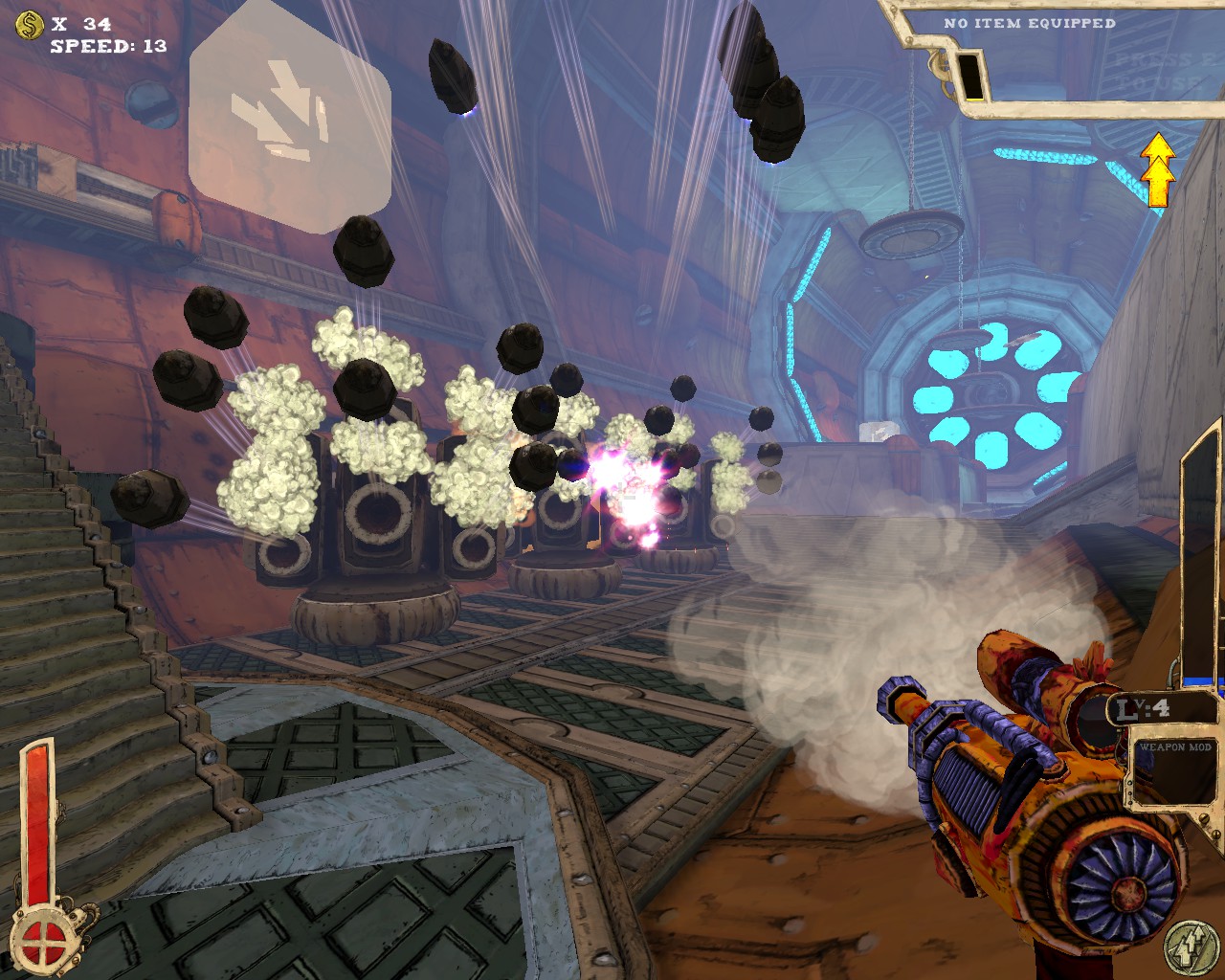Click the gold dollar coin icon
The height and width of the screenshot is (980, 1225).
tap(30, 25)
